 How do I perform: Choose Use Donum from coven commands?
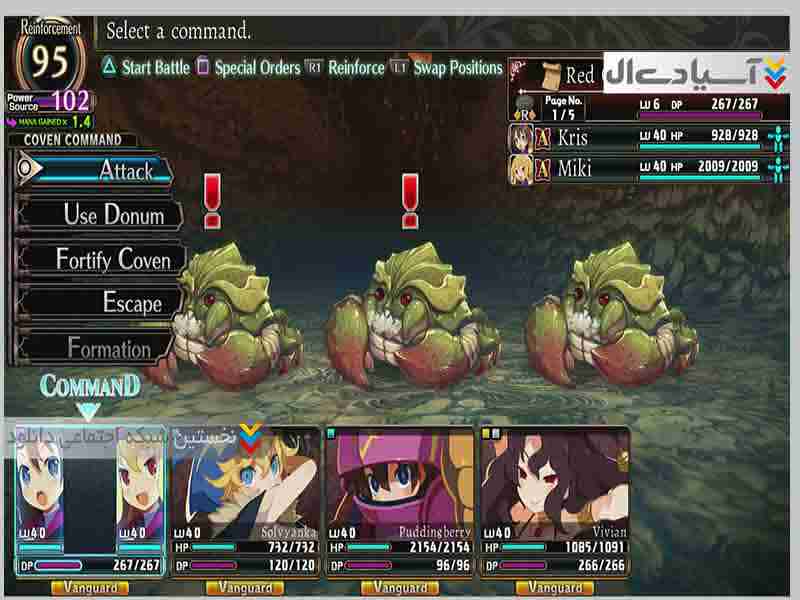[105, 214]
